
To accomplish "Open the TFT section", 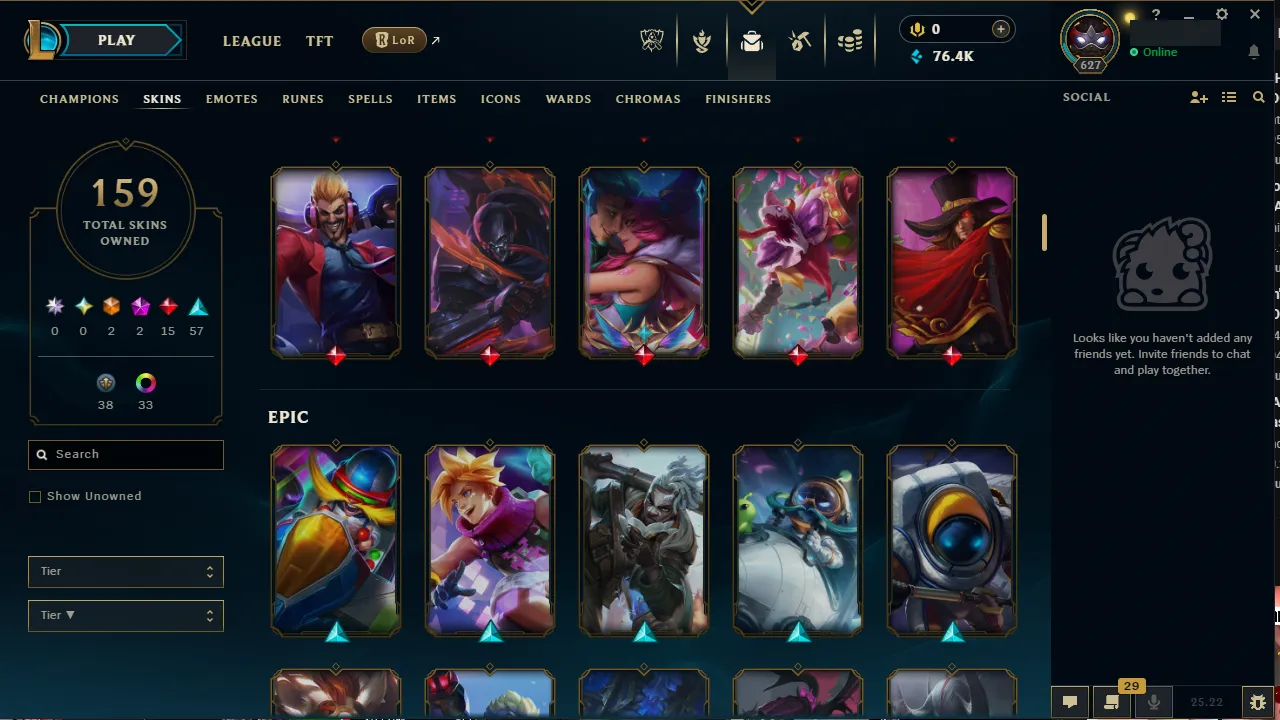I will coord(319,41).
